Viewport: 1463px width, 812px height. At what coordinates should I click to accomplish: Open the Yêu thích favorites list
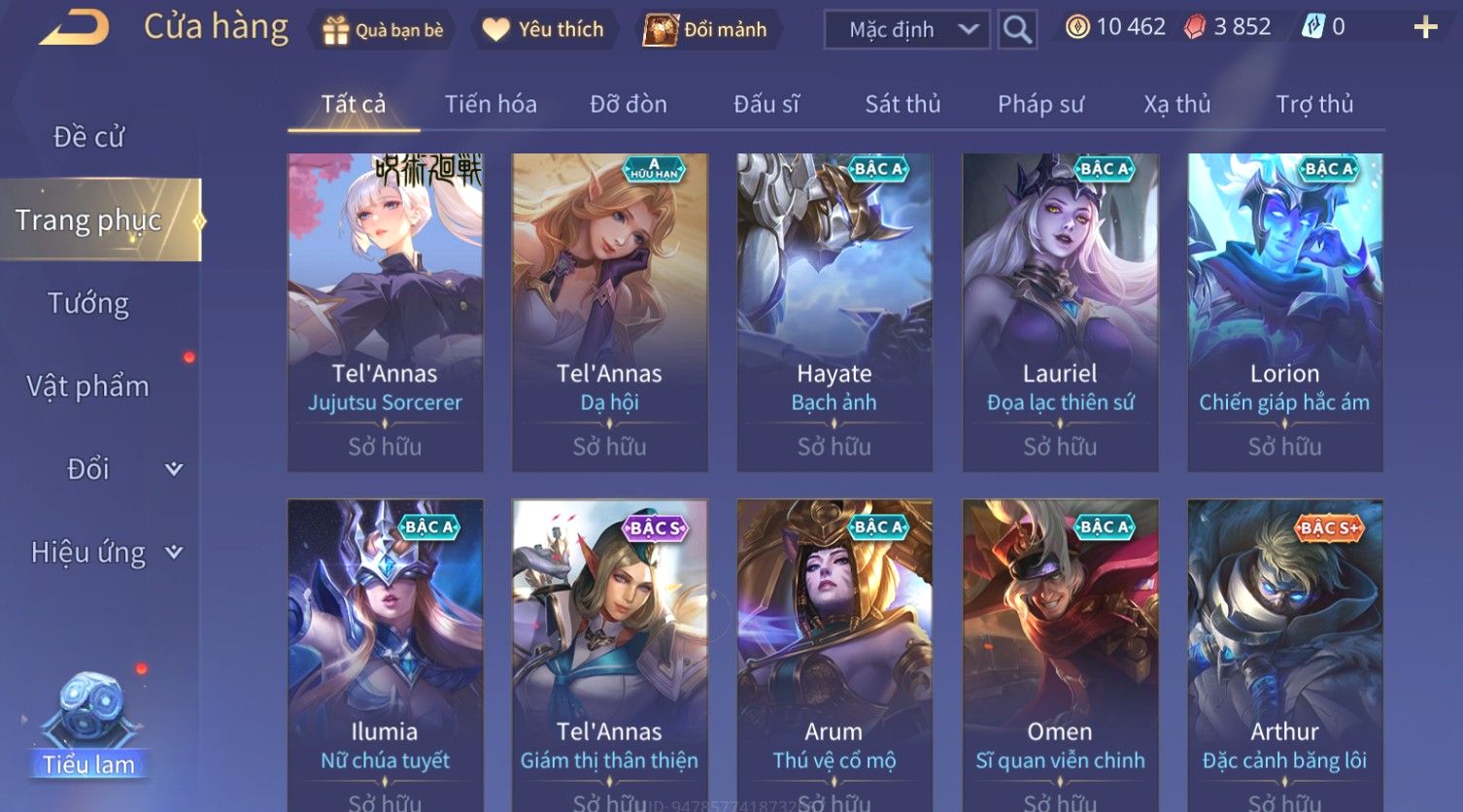544,30
